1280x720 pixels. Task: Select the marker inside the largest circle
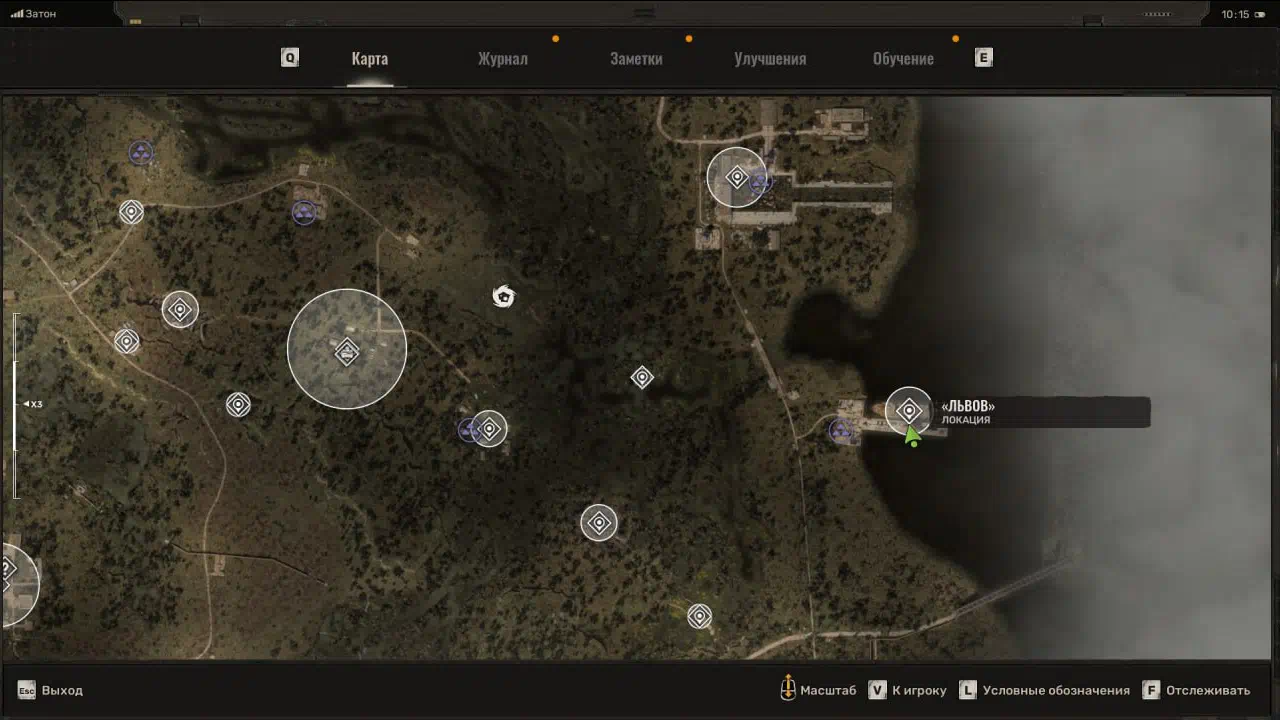click(x=347, y=351)
